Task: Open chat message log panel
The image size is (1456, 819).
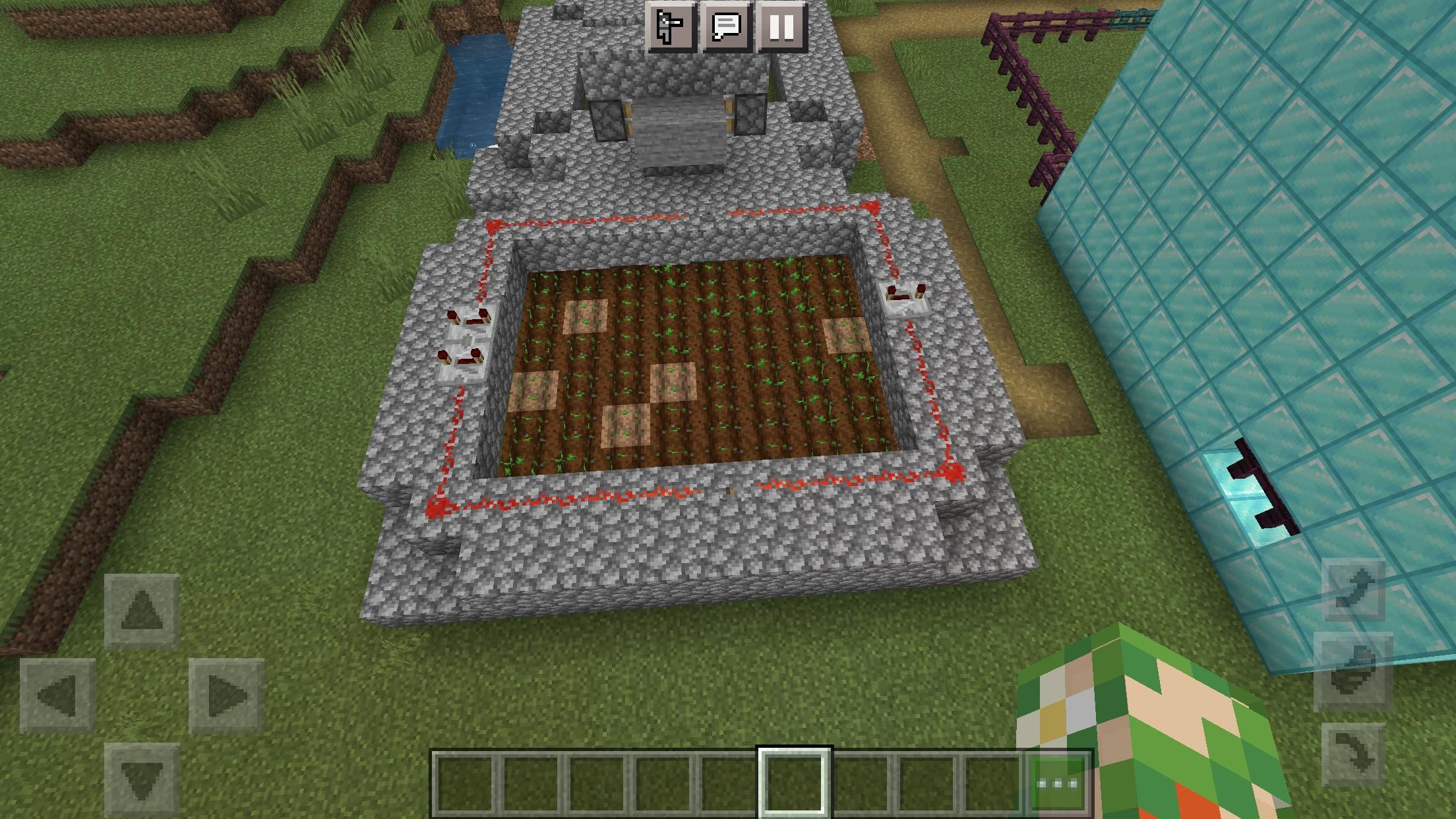Action: tap(725, 28)
